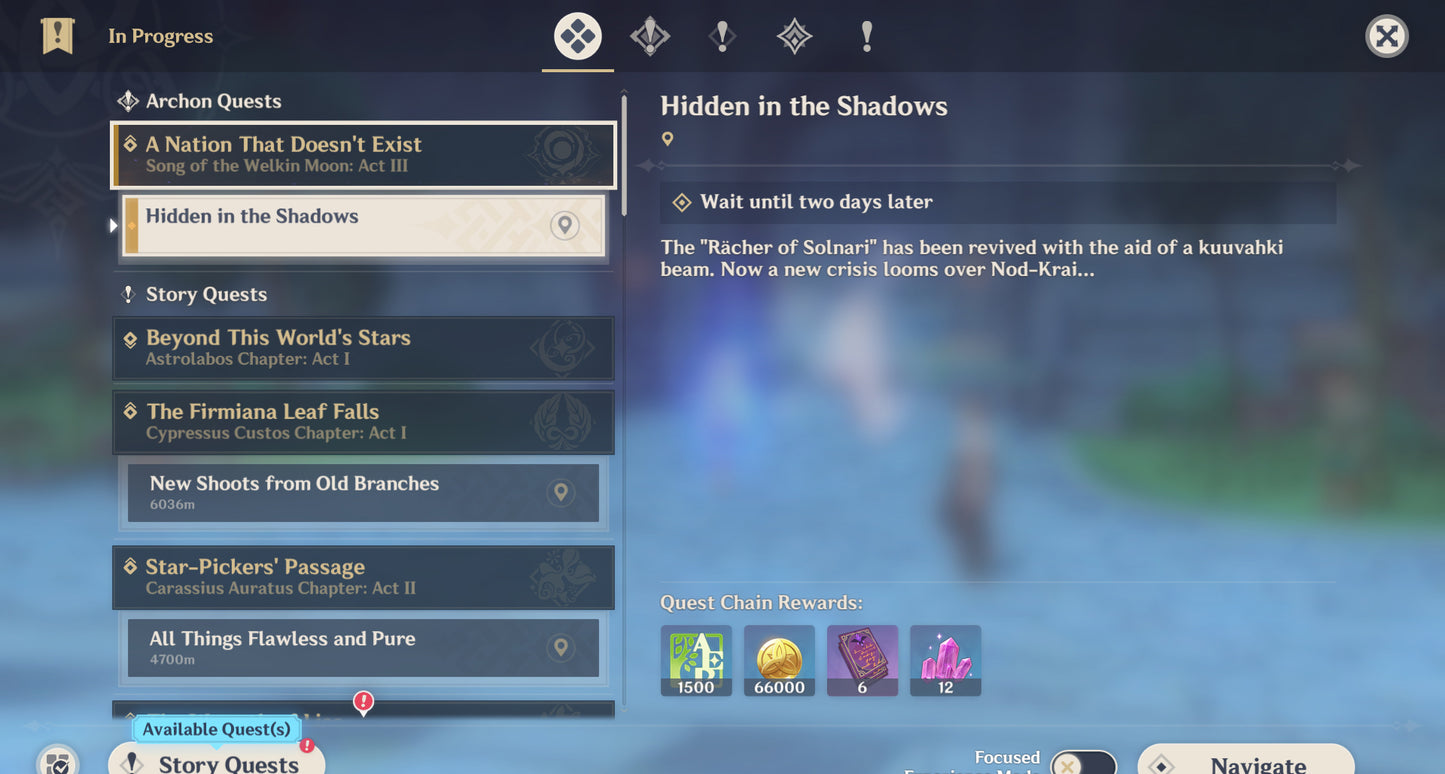The height and width of the screenshot is (774, 1445).
Task: View the Adventure EXP reward icon
Action: 696,660
